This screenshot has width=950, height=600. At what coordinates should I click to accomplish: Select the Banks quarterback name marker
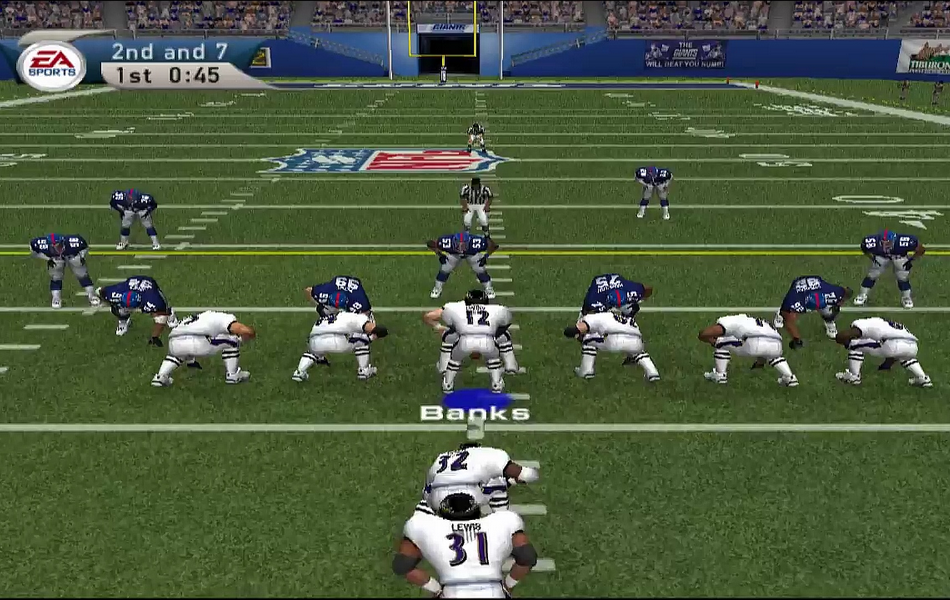coord(475,412)
